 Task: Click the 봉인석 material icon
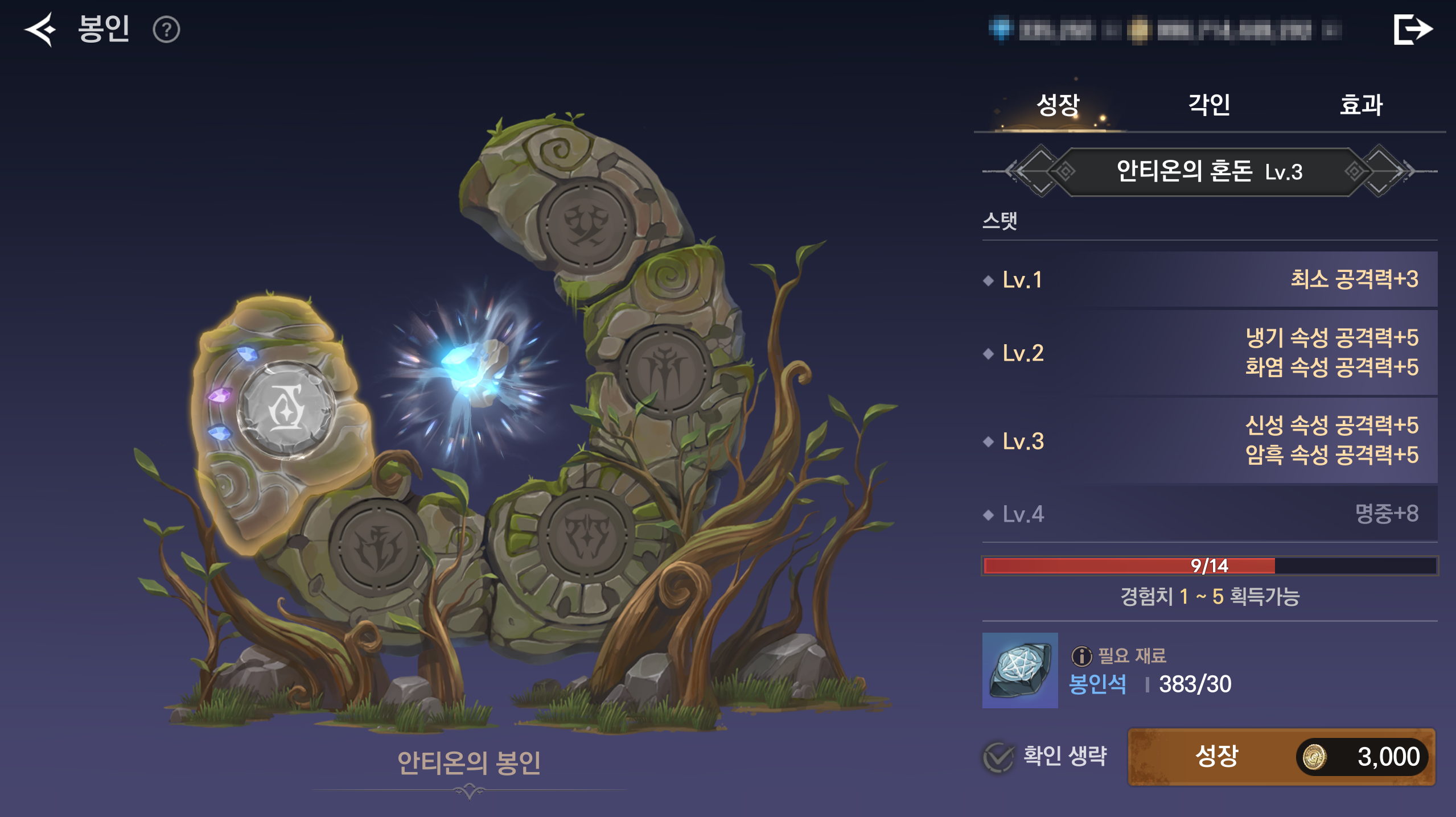coord(1020,670)
